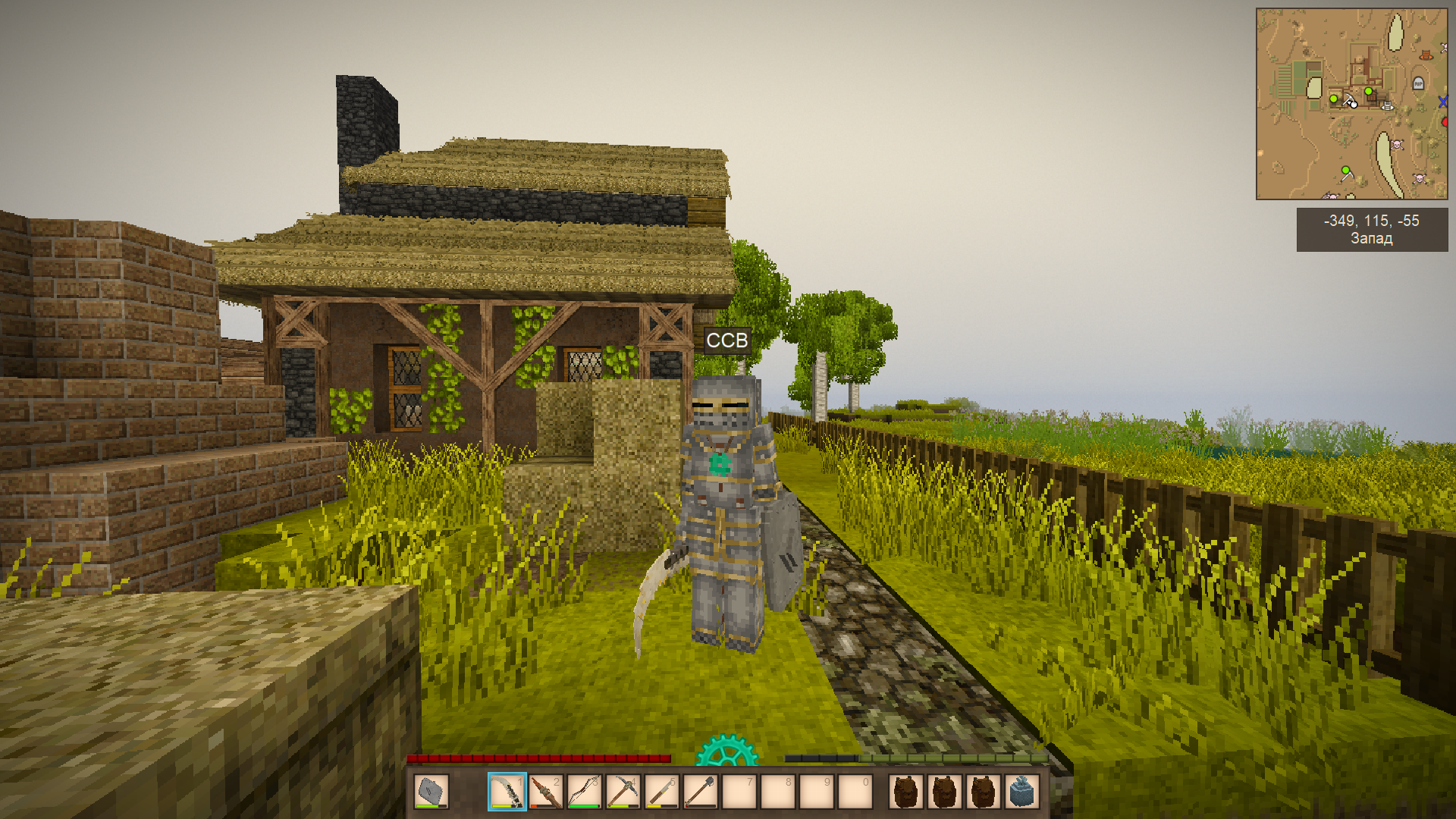Select the shield in the offhand slot
Image resolution: width=1456 pixels, height=819 pixels.
431,792
